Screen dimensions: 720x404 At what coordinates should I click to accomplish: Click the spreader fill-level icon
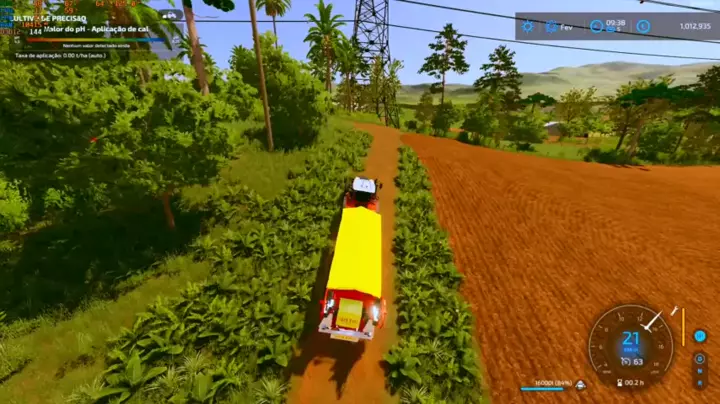click(580, 385)
